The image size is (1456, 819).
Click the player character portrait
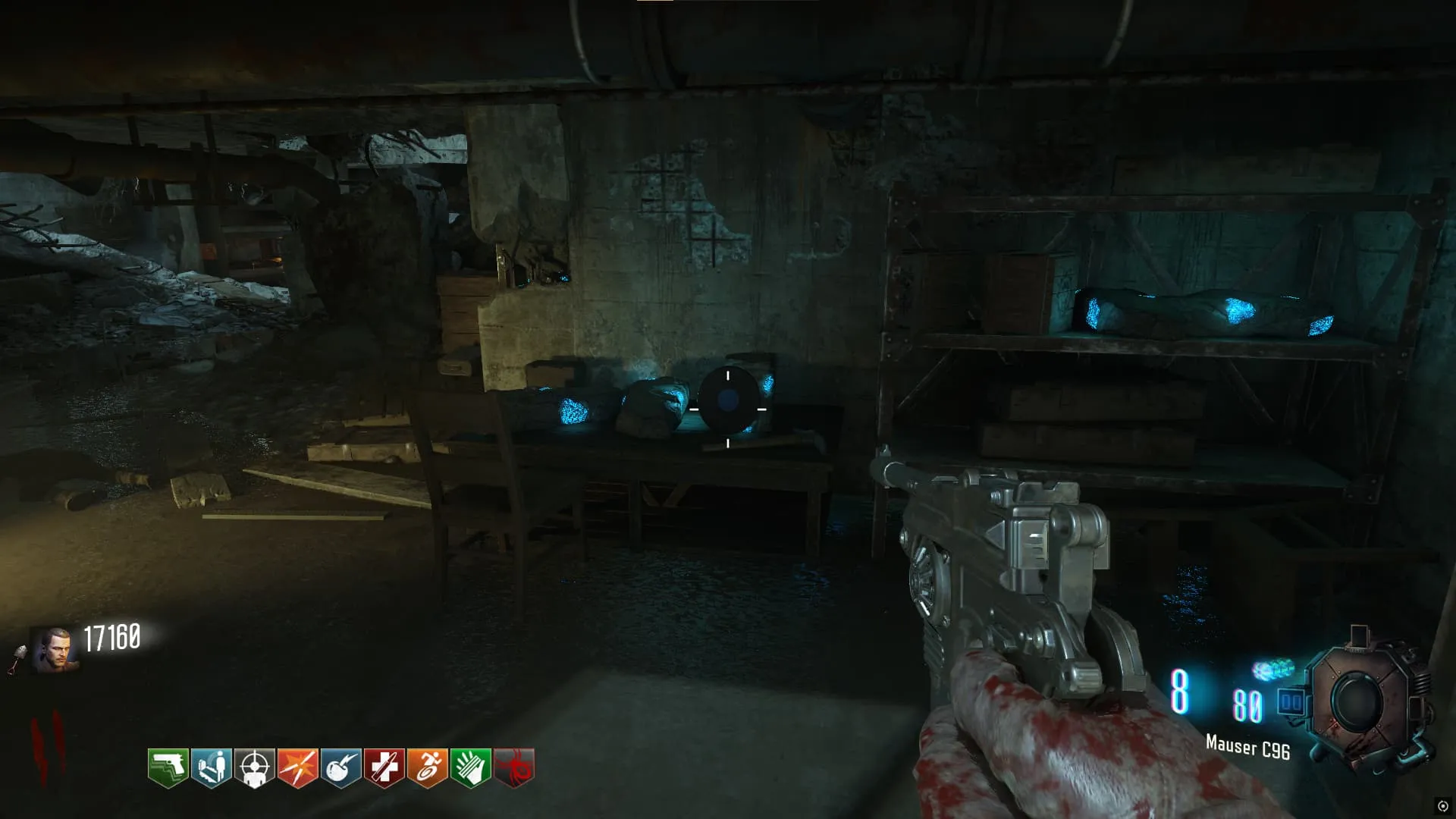54,649
